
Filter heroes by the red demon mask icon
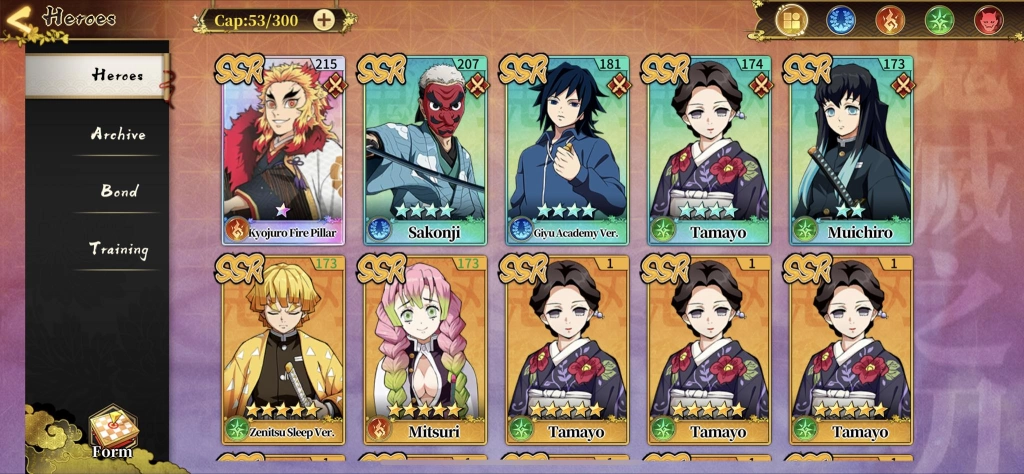[x=988, y=20]
